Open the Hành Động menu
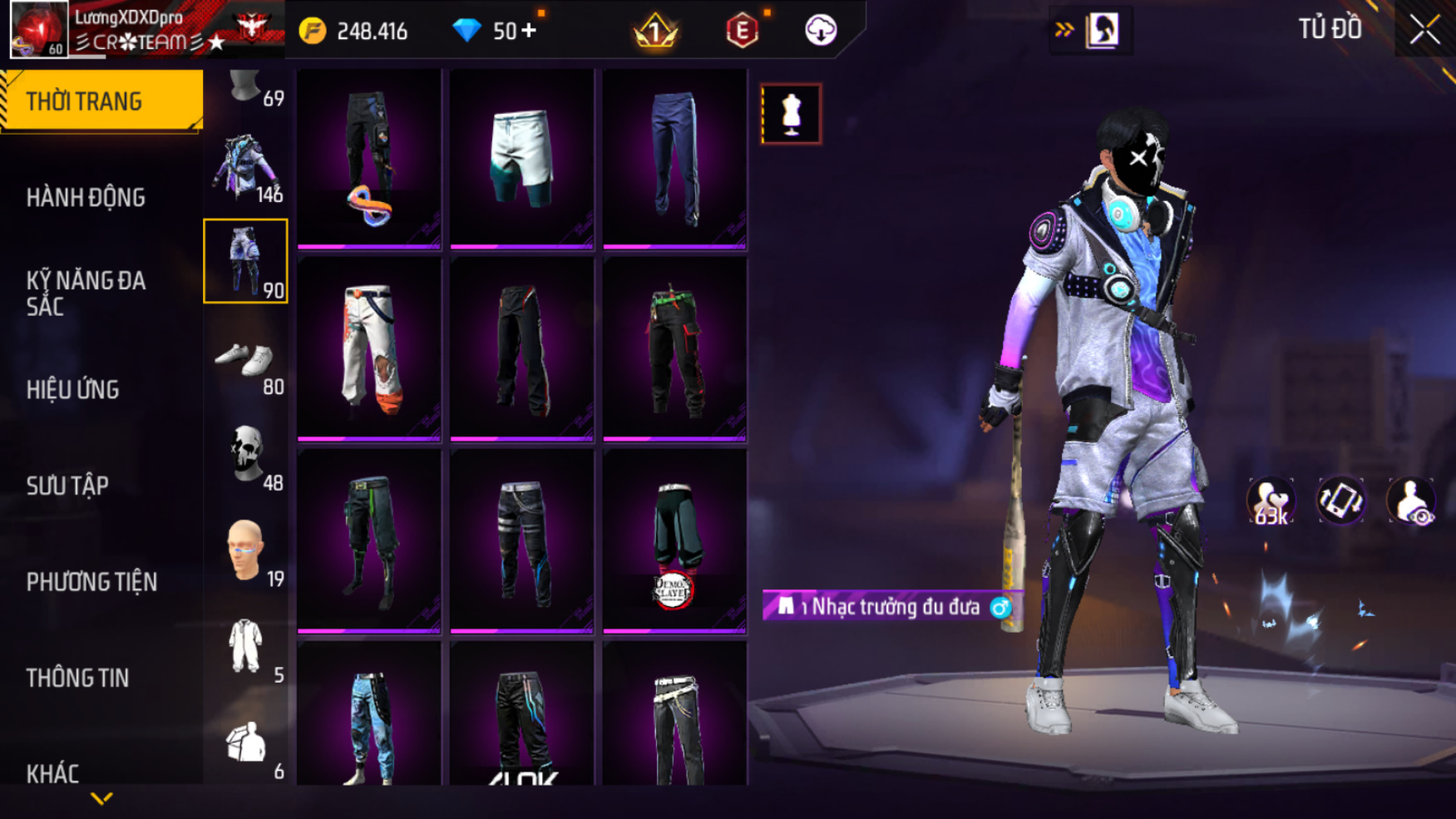This screenshot has width=1456, height=819. point(86,198)
